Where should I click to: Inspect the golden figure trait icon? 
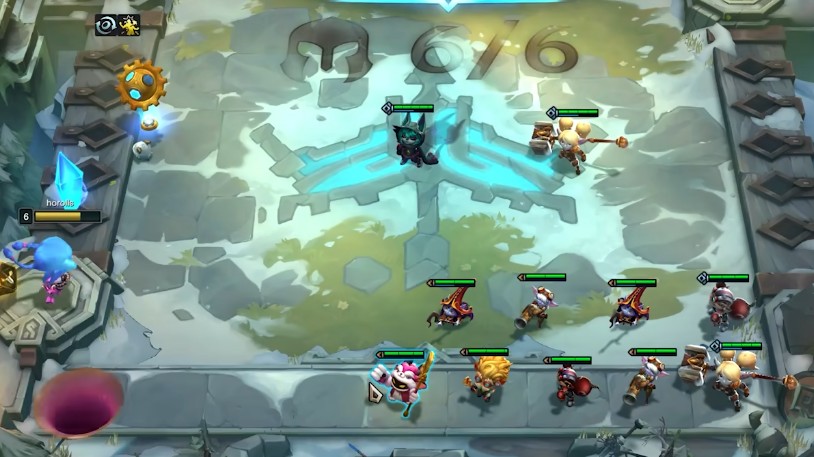pyautogui.click(x=129, y=25)
